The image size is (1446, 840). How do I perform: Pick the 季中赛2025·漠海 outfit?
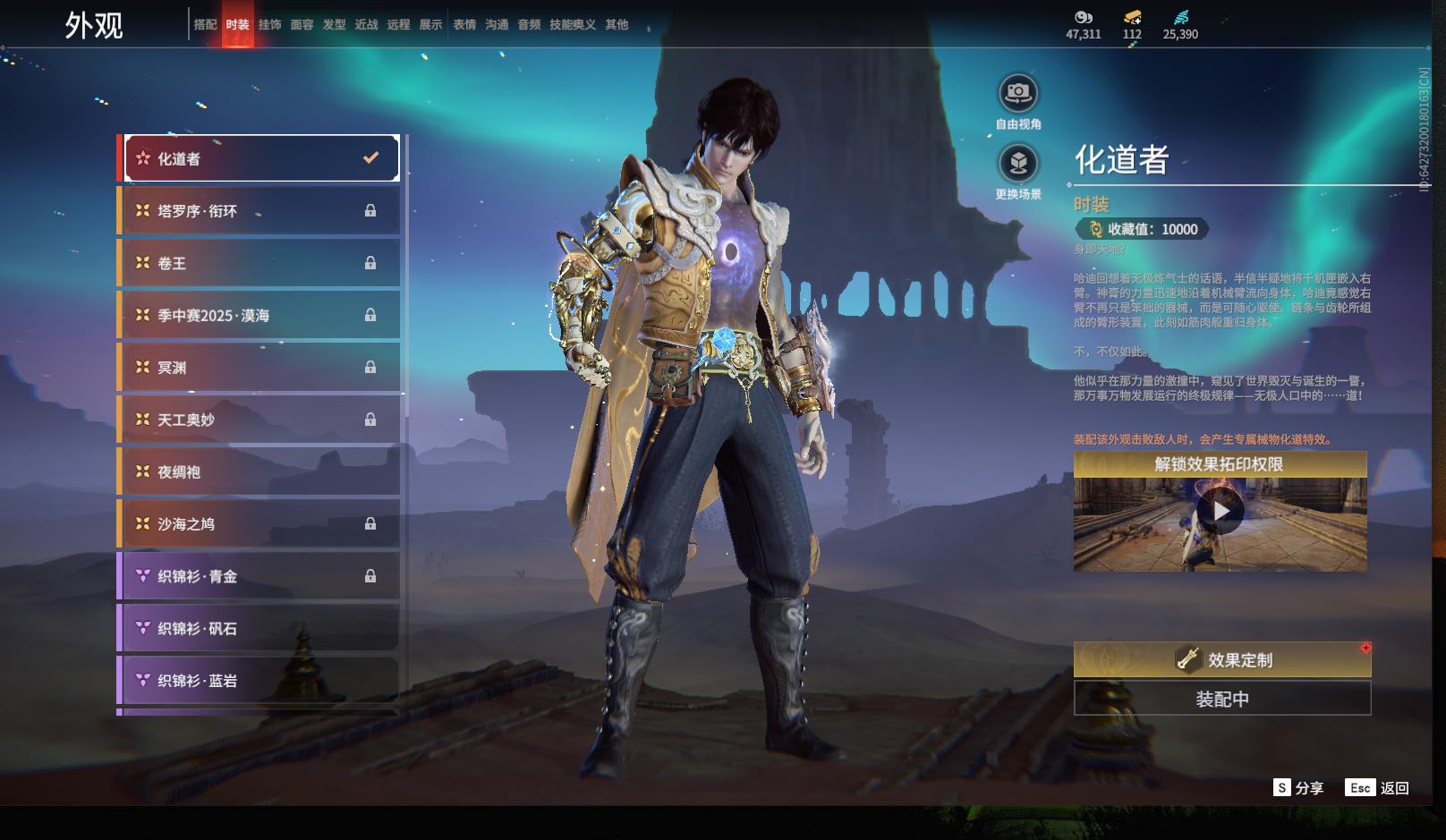(x=261, y=315)
